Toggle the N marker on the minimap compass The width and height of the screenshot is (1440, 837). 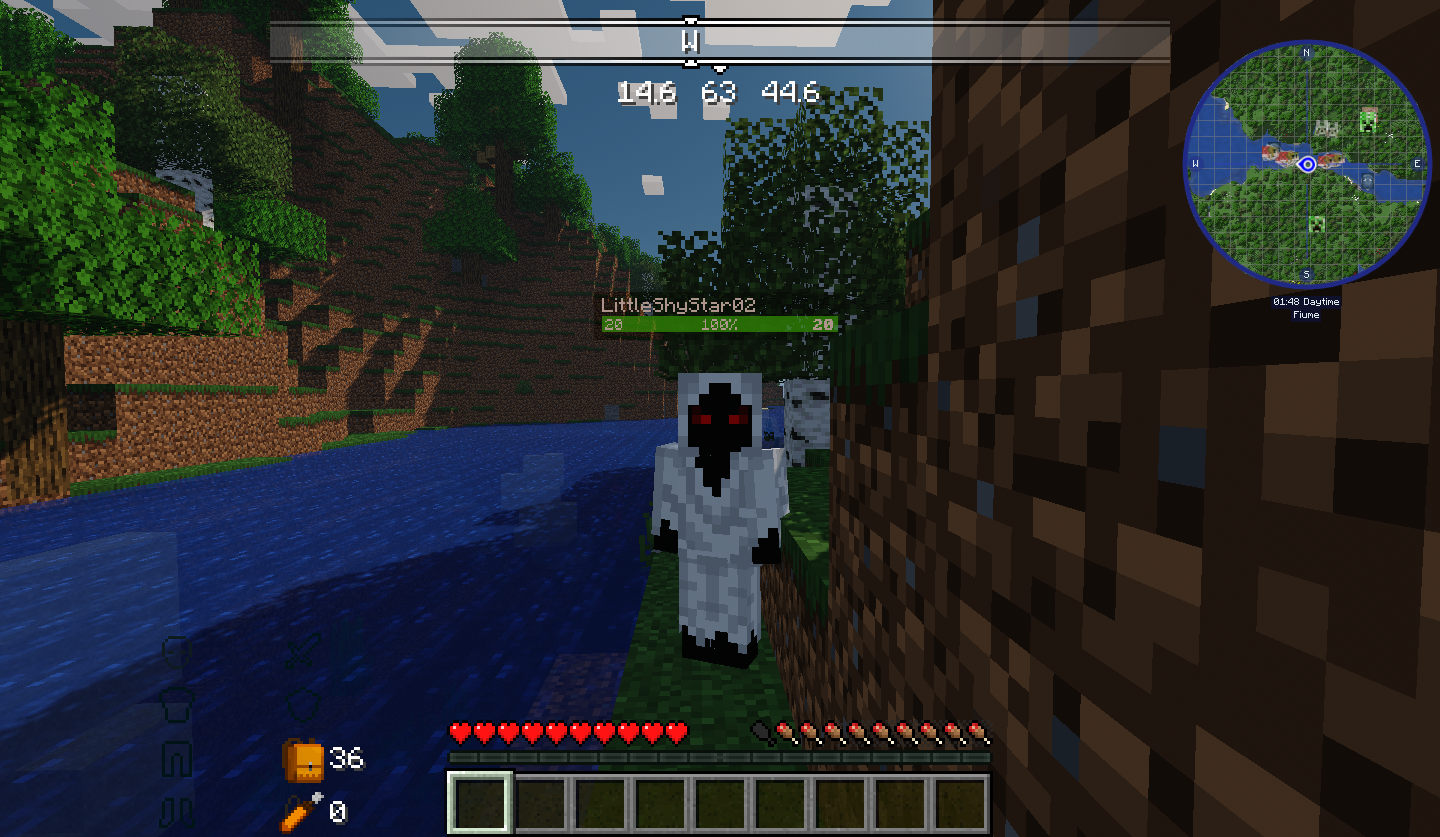tap(1306, 53)
